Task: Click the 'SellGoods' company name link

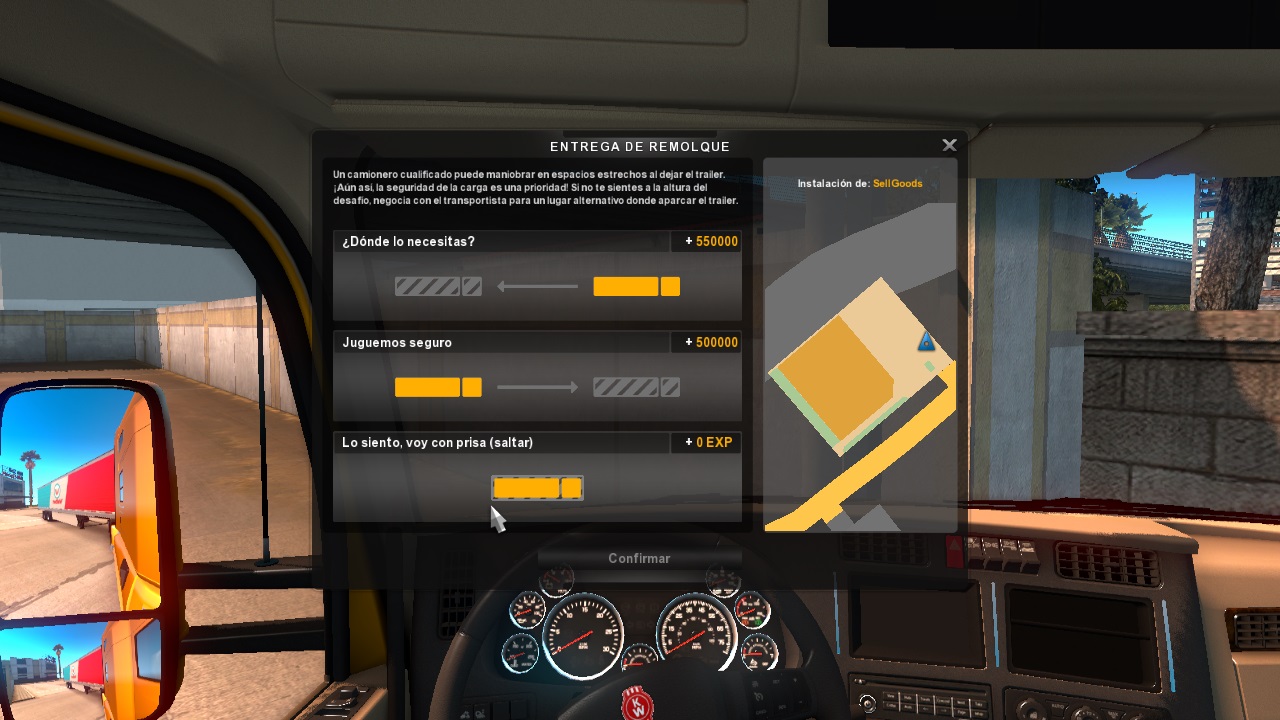Action: coord(897,183)
